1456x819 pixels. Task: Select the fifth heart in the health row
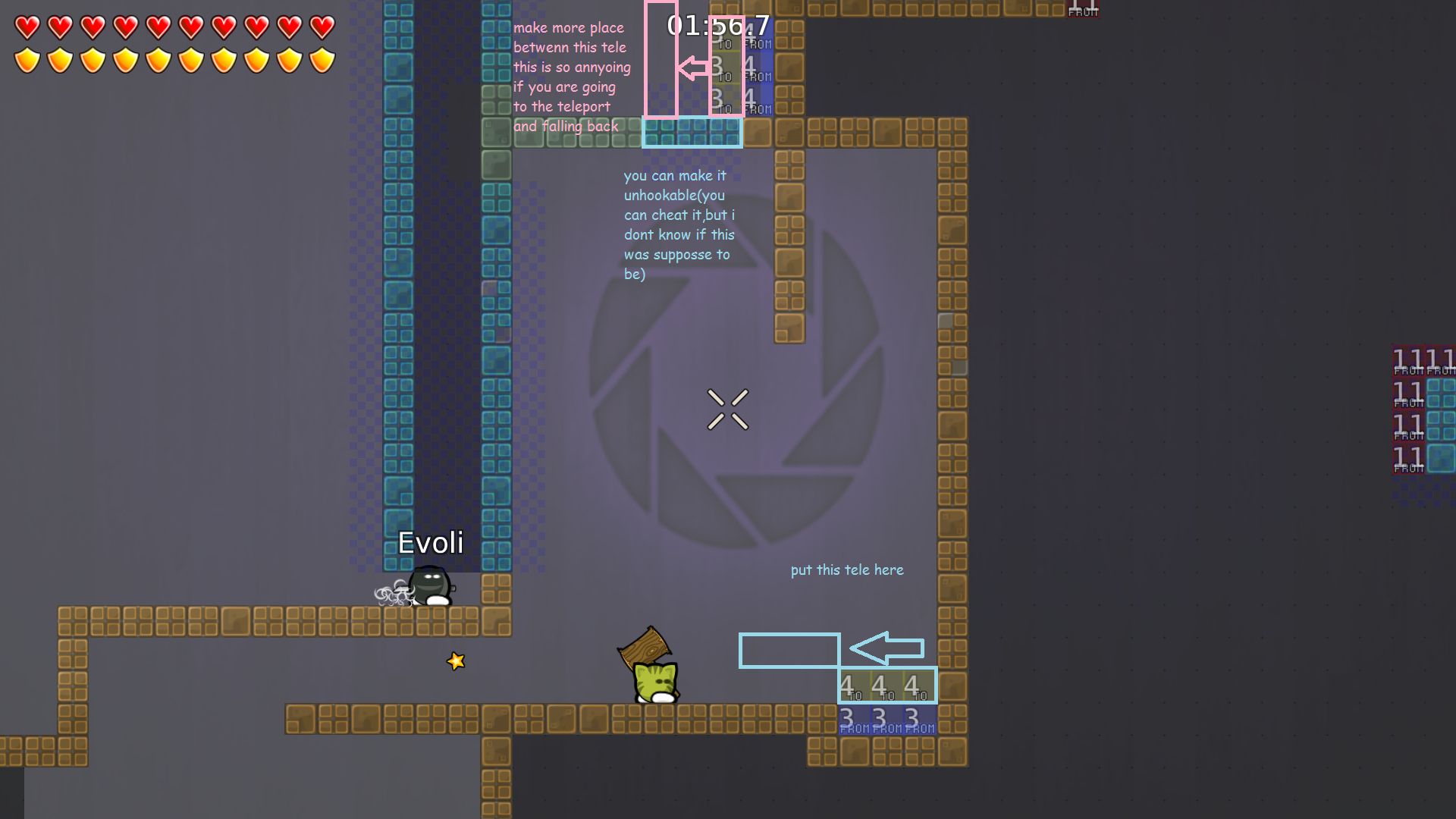coord(157,27)
